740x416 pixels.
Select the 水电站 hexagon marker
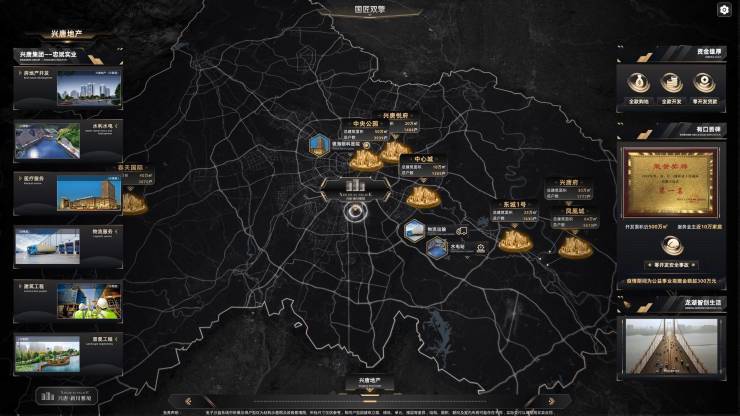pos(436,247)
